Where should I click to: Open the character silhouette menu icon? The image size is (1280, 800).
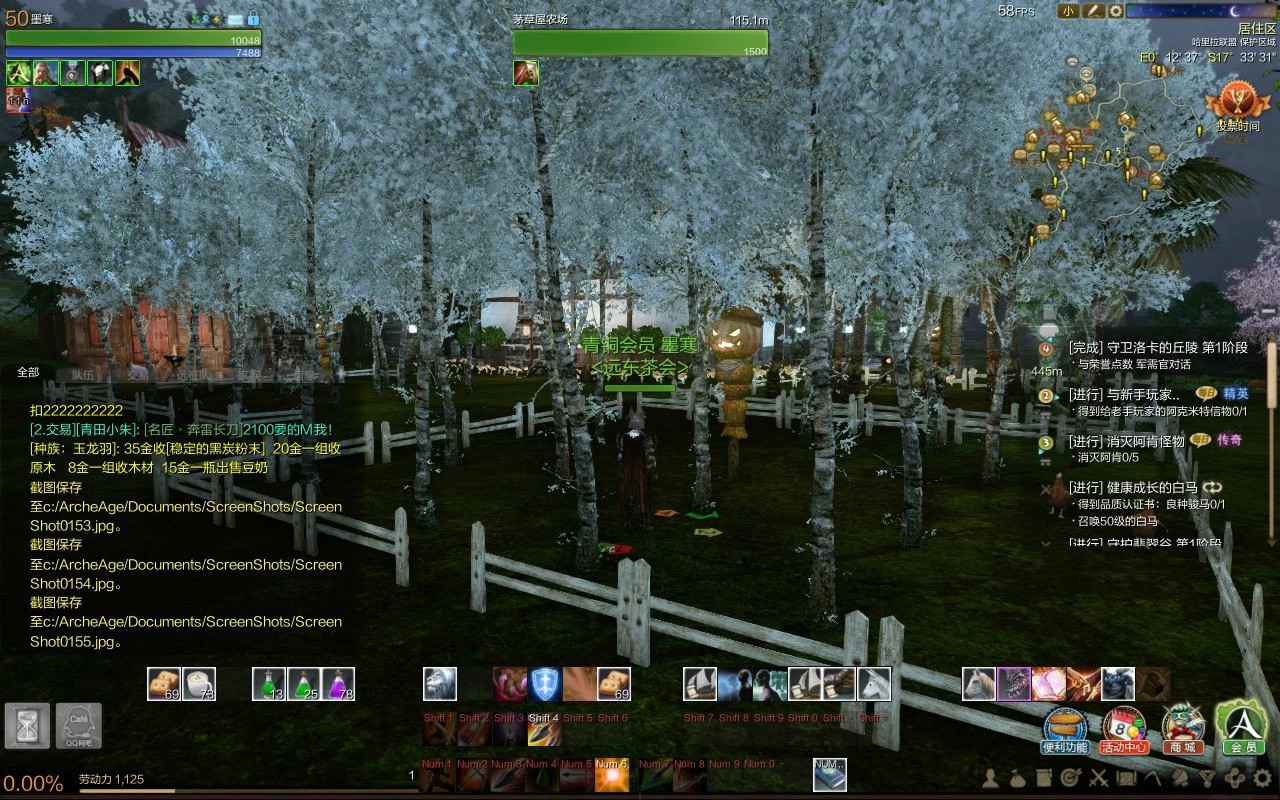tap(991, 778)
